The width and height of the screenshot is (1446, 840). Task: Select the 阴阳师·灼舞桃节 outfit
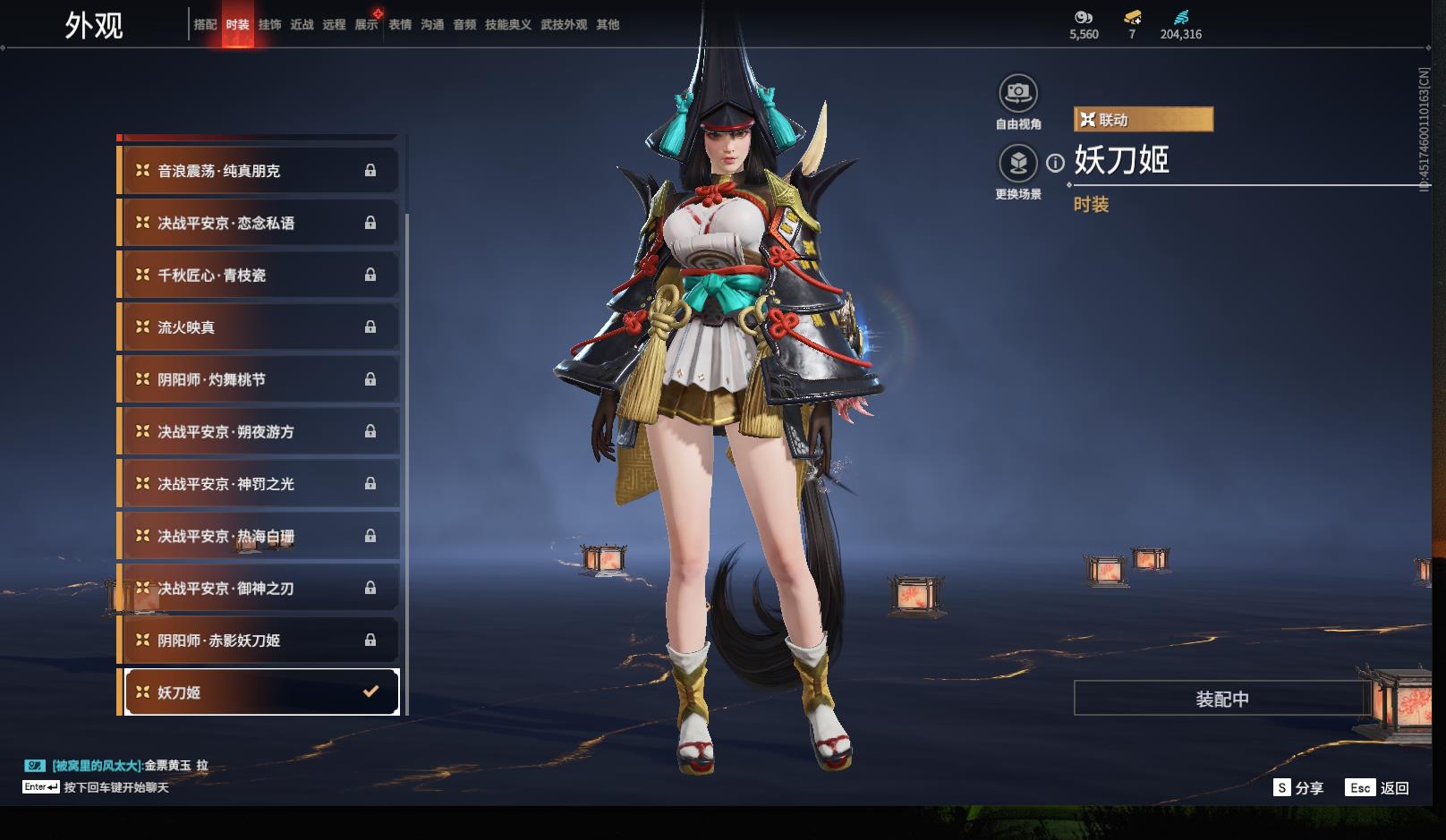click(x=258, y=379)
